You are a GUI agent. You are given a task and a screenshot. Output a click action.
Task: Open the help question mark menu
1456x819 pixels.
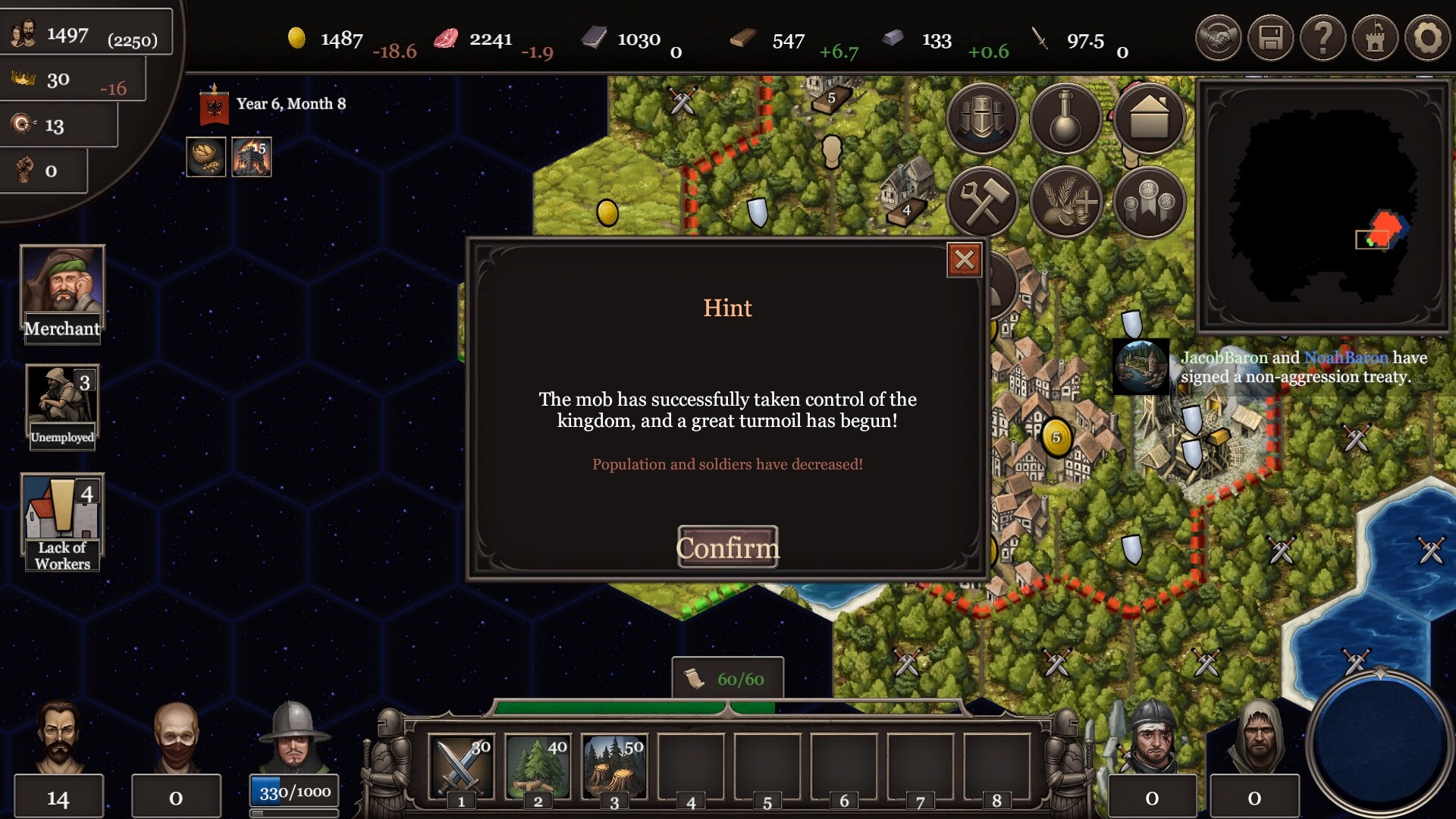[1323, 38]
